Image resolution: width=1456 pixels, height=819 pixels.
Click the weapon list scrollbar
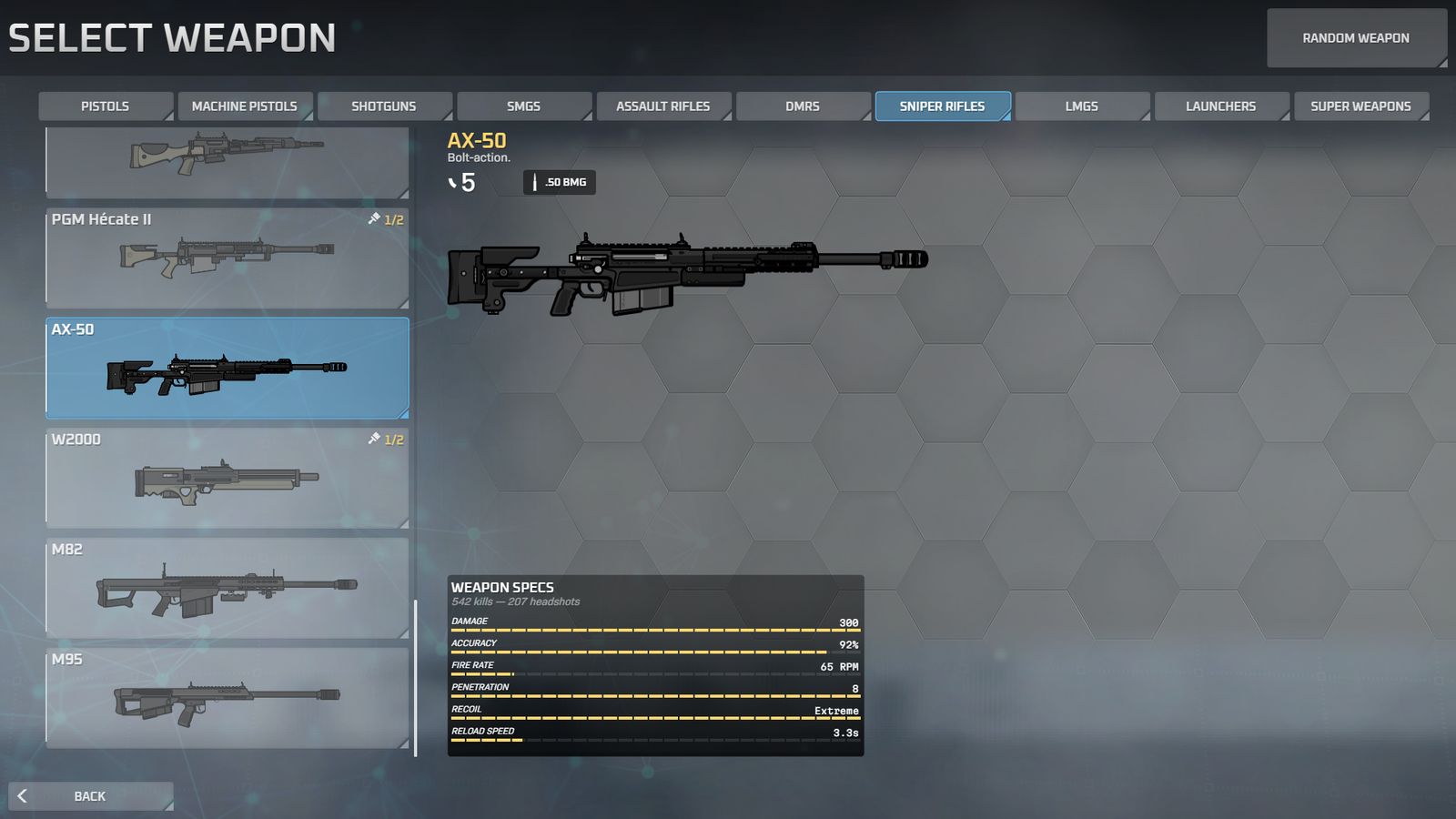pos(416,678)
